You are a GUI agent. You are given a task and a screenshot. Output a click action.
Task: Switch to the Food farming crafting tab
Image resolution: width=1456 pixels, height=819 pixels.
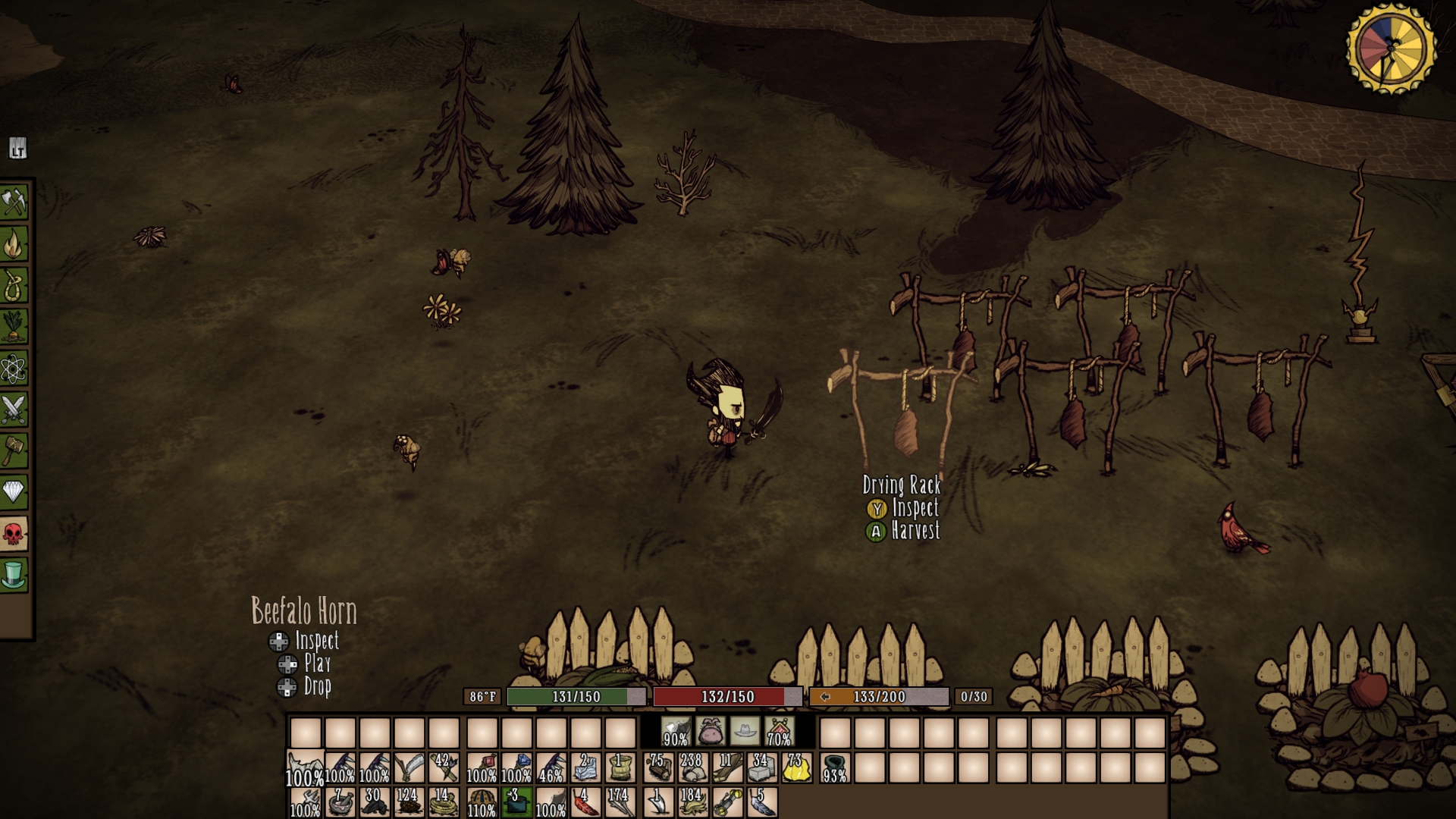coord(14,327)
